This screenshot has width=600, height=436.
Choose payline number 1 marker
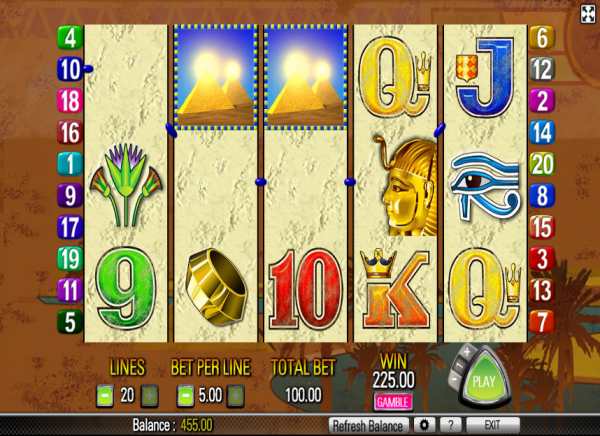click(71, 163)
